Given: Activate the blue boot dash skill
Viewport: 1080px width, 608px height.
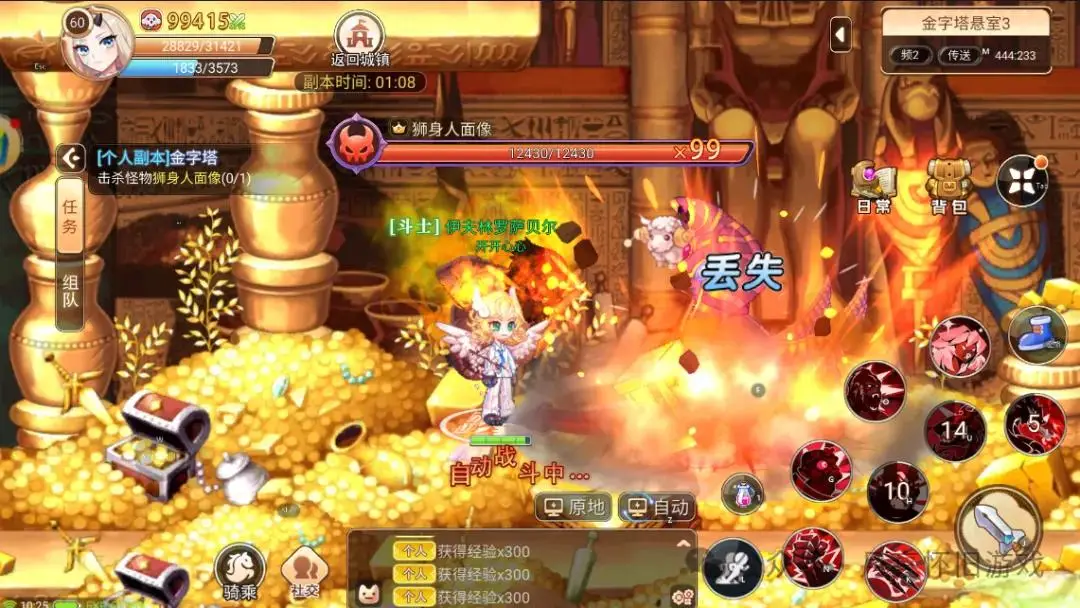Looking at the screenshot, I should (x=1037, y=335).
